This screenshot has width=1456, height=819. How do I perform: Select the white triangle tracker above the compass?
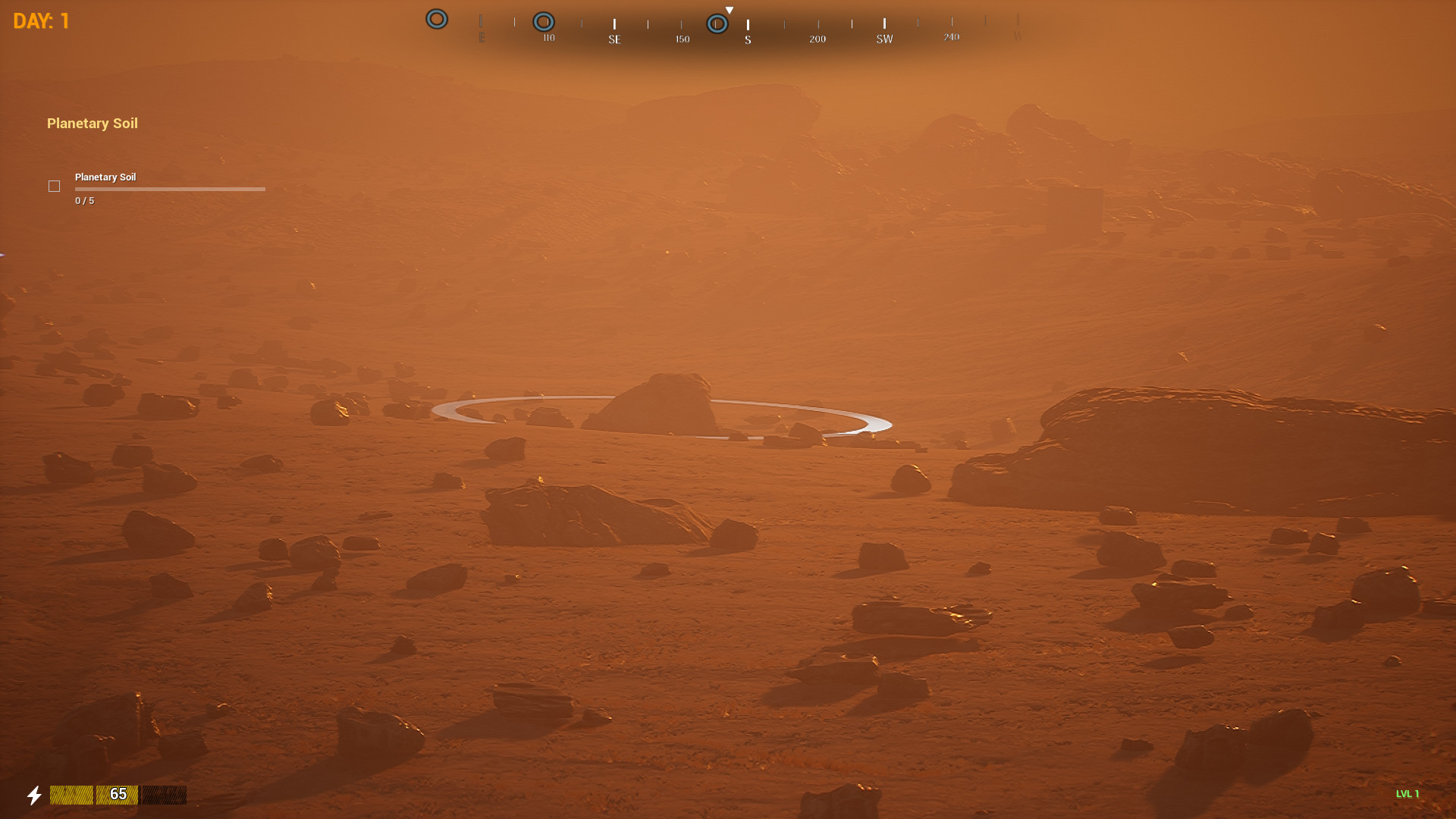click(x=730, y=9)
